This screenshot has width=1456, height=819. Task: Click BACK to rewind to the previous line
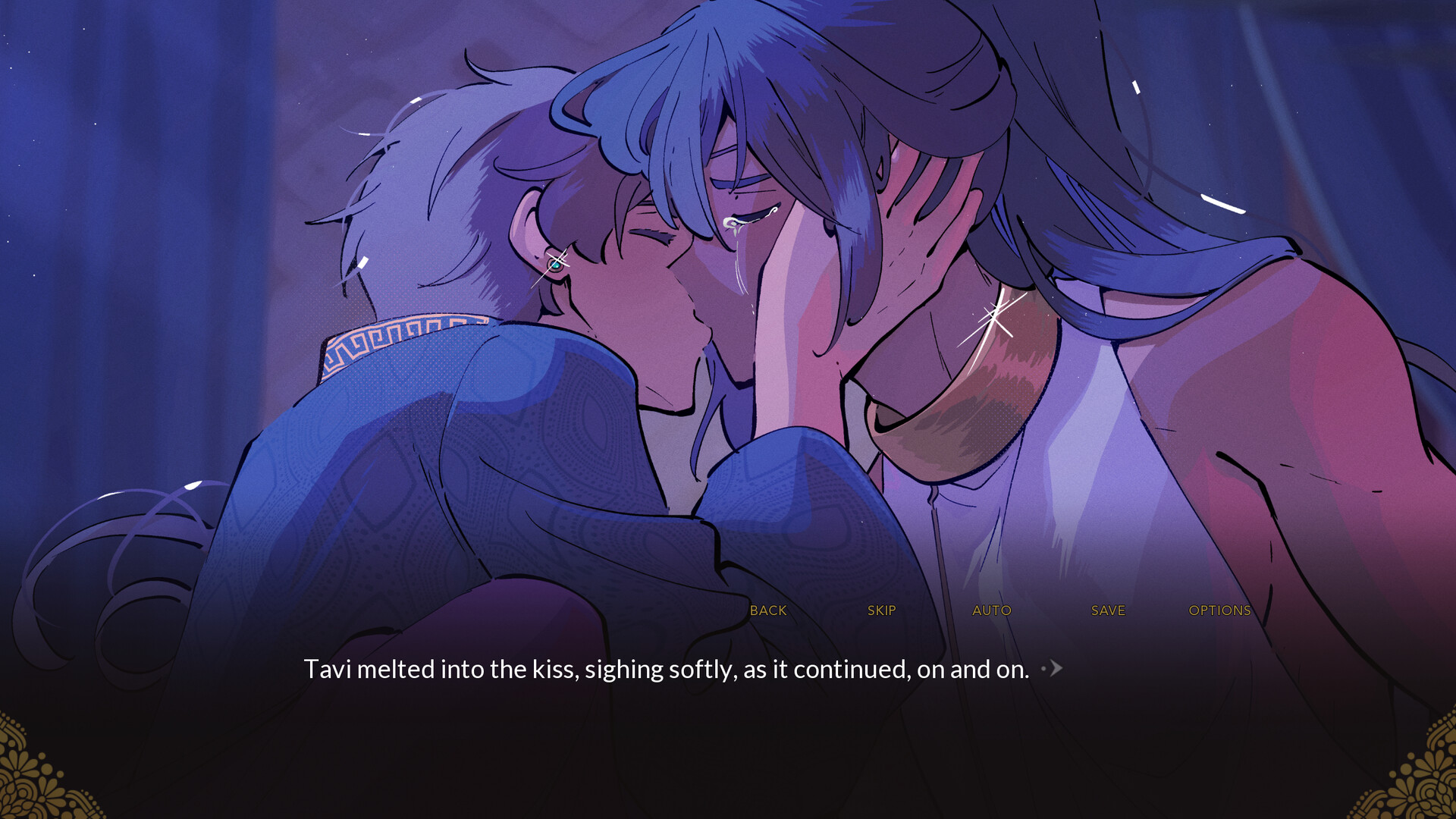coord(767,610)
